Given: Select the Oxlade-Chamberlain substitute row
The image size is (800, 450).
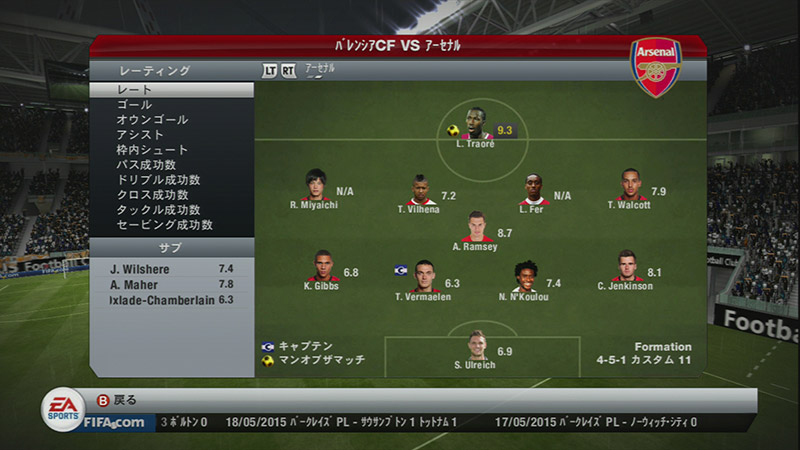Looking at the screenshot, I should click(170, 299).
